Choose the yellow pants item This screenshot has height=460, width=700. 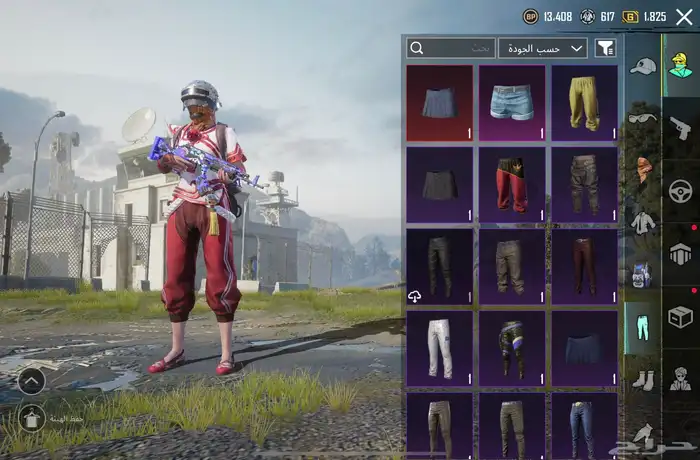584,103
